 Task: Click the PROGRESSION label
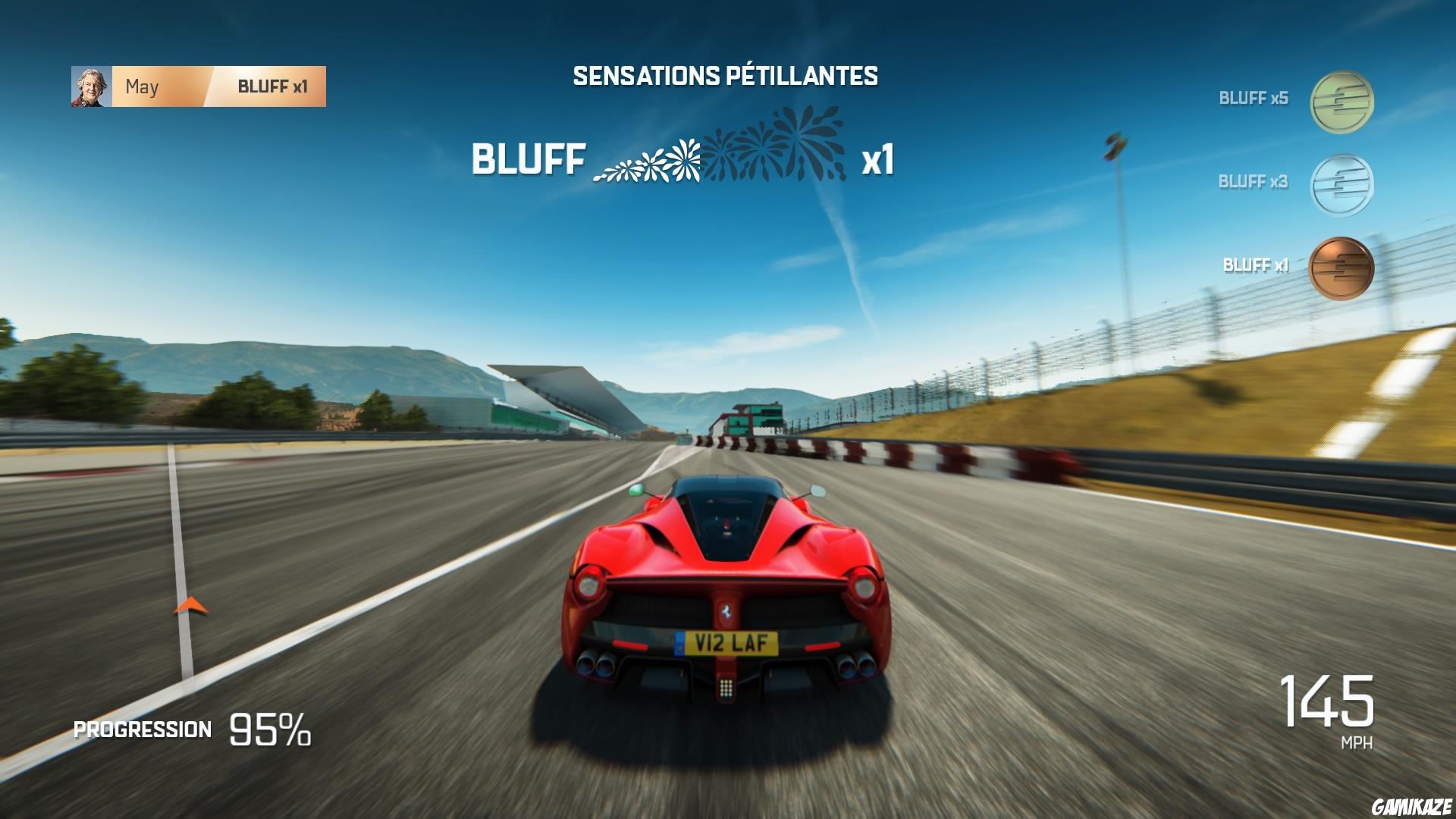[x=141, y=730]
